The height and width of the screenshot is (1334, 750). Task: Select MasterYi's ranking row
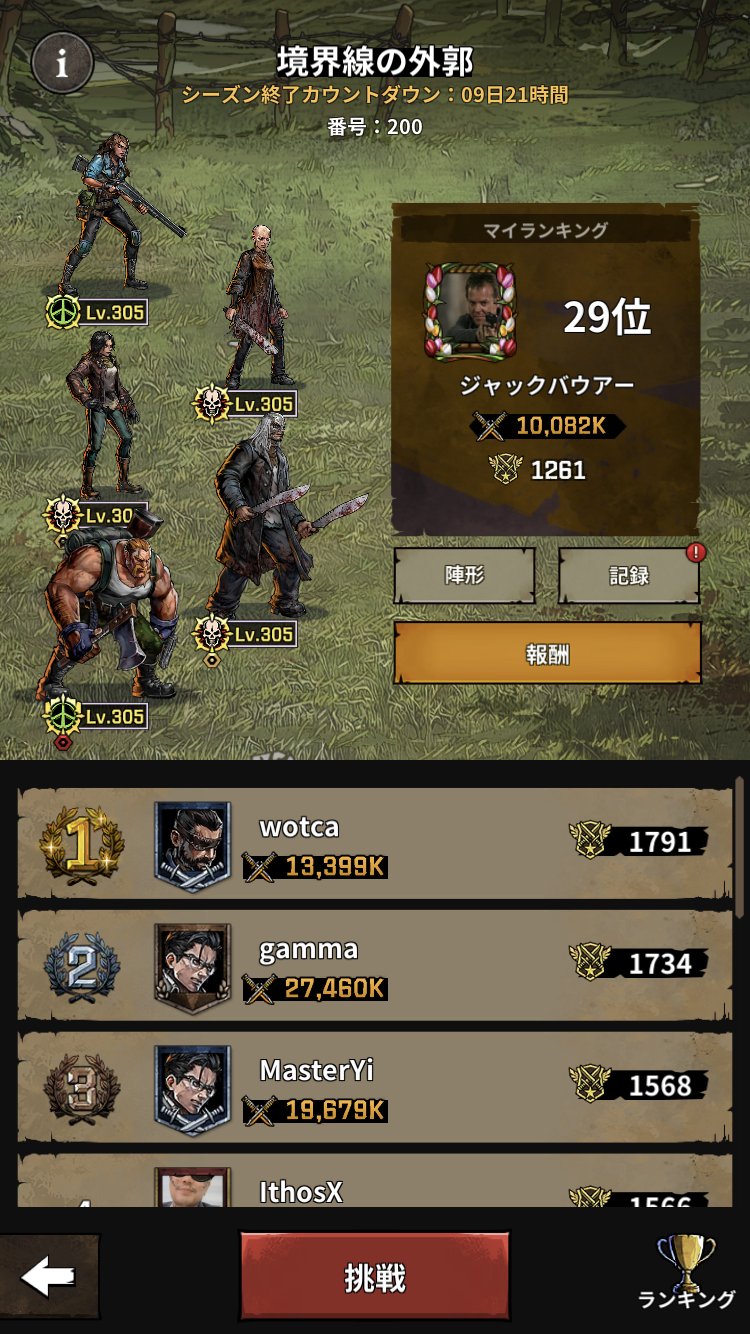(375, 1087)
